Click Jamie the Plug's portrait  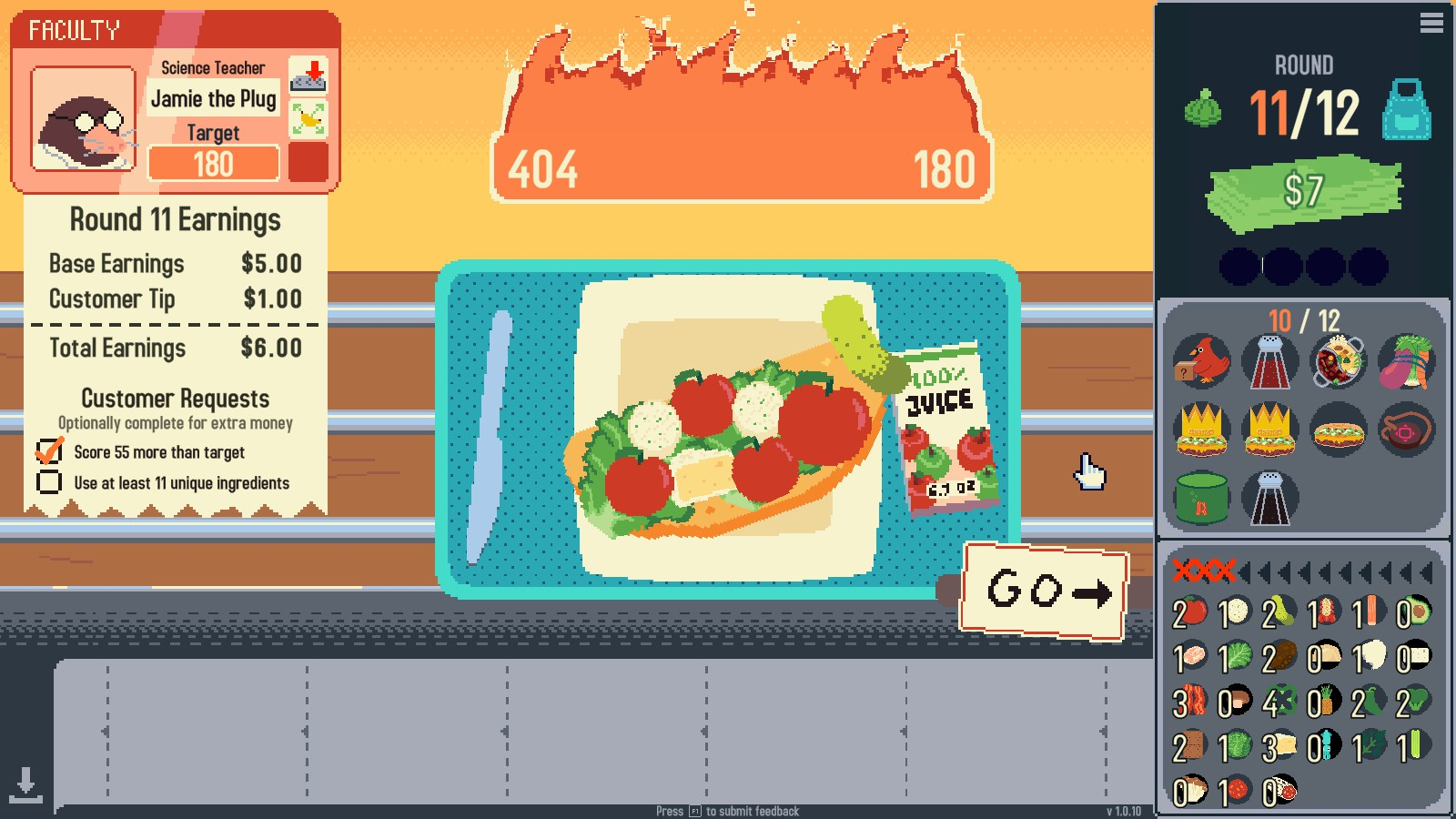click(x=83, y=119)
